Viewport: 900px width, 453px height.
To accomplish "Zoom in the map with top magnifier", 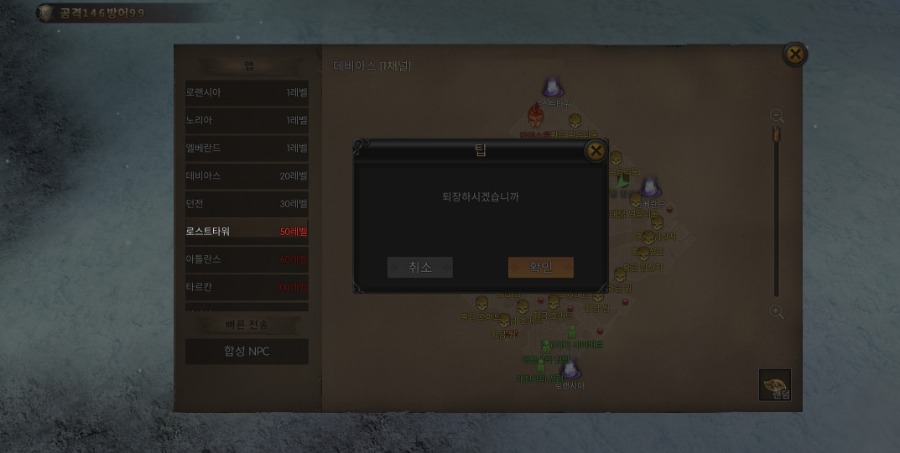I will pos(777,116).
